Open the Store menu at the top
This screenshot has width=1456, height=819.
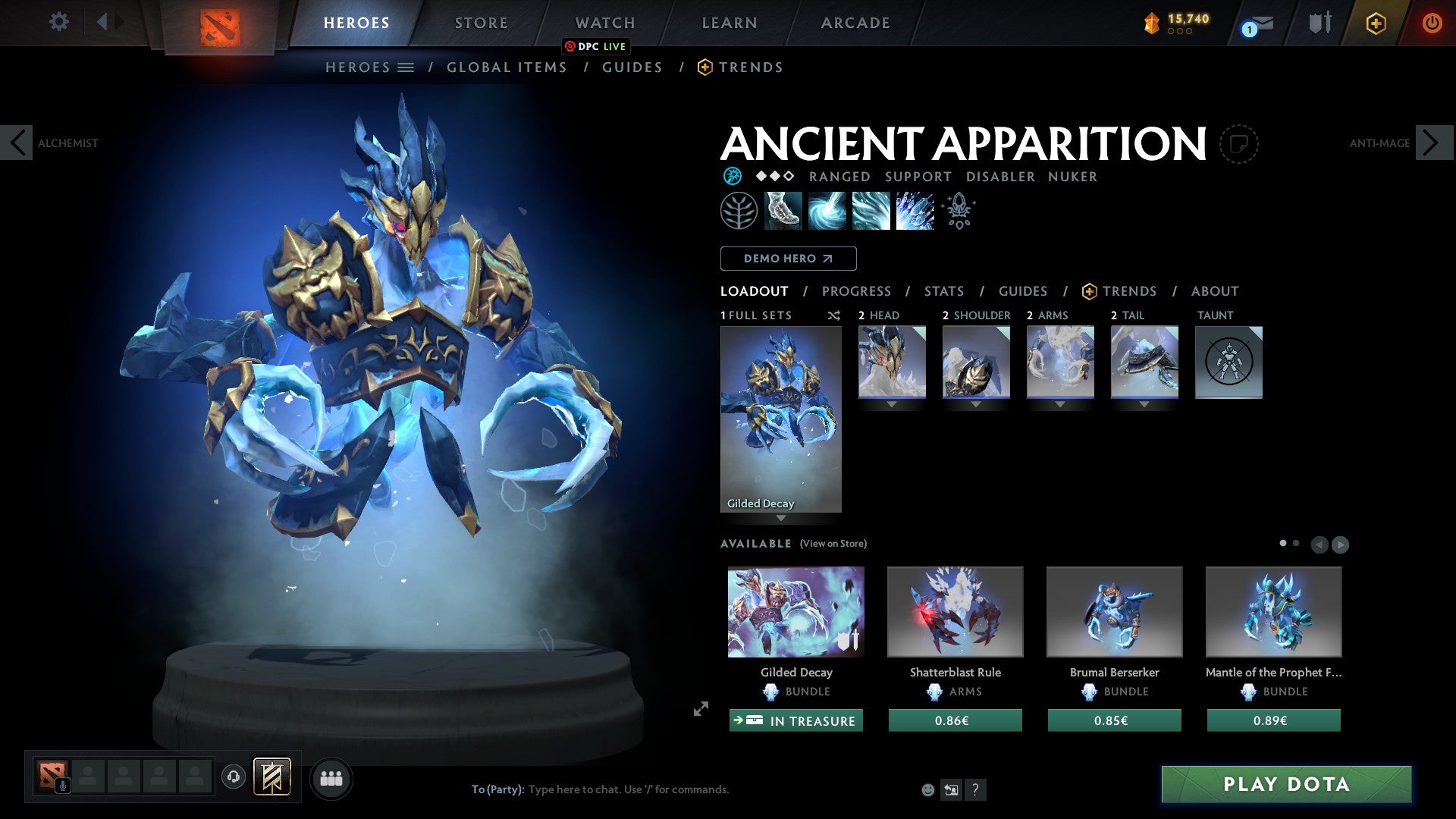pyautogui.click(x=480, y=23)
